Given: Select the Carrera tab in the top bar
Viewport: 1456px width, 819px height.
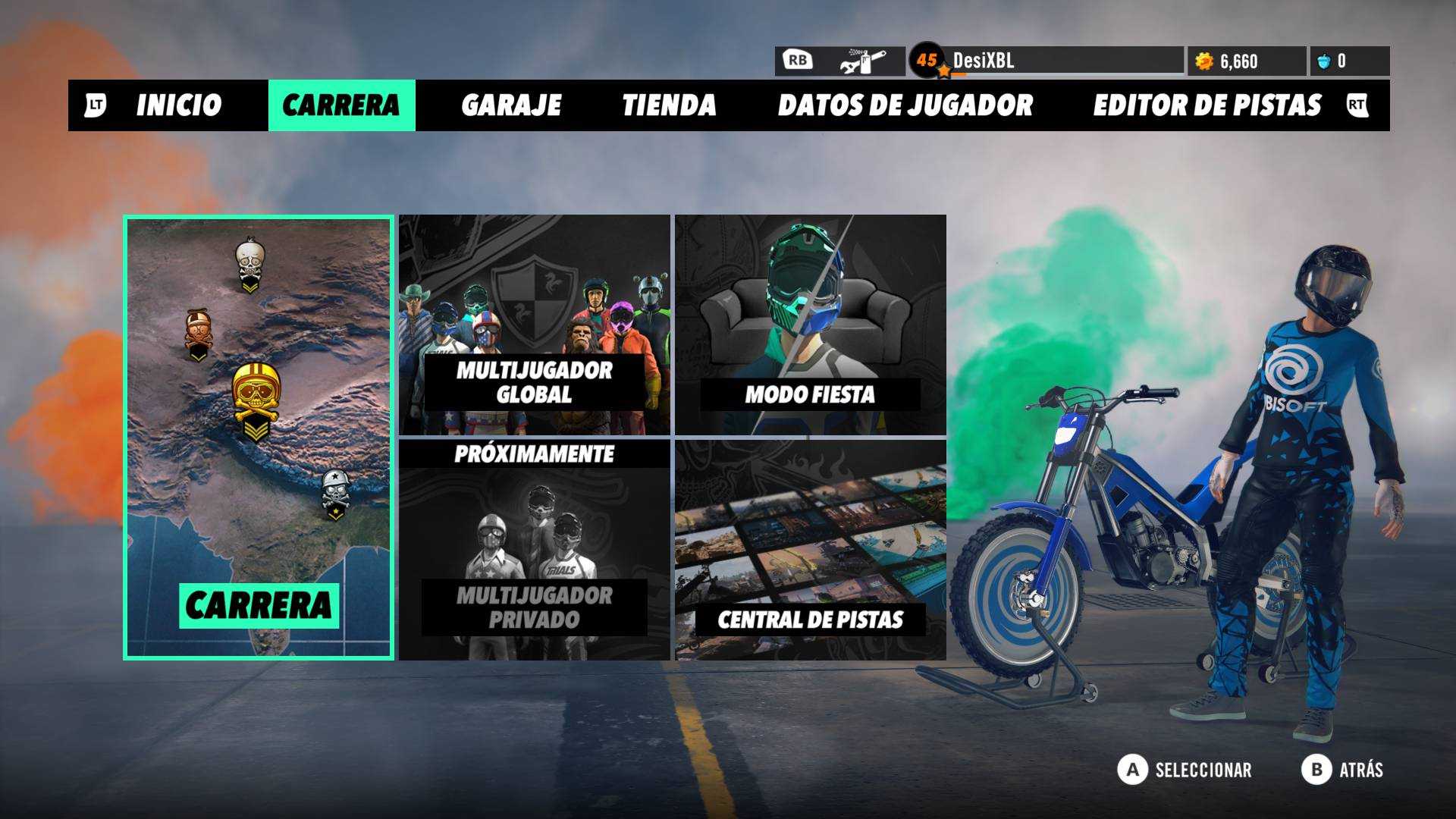Looking at the screenshot, I should tap(341, 105).
